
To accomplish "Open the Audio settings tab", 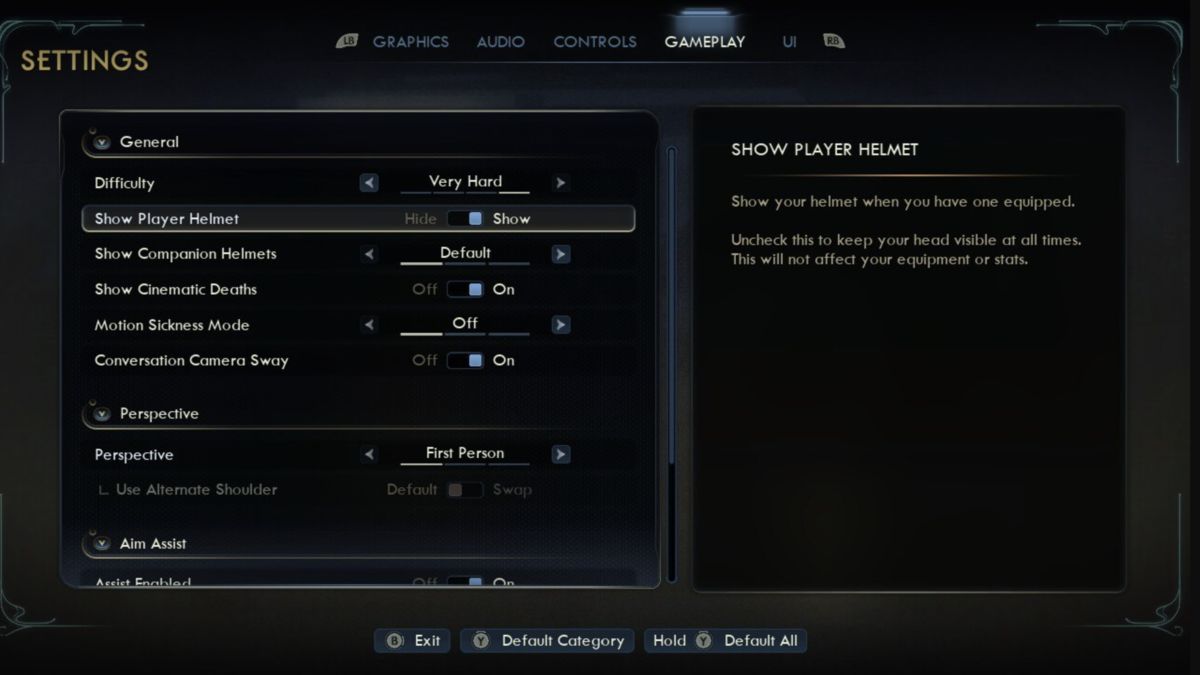I will [x=500, y=42].
